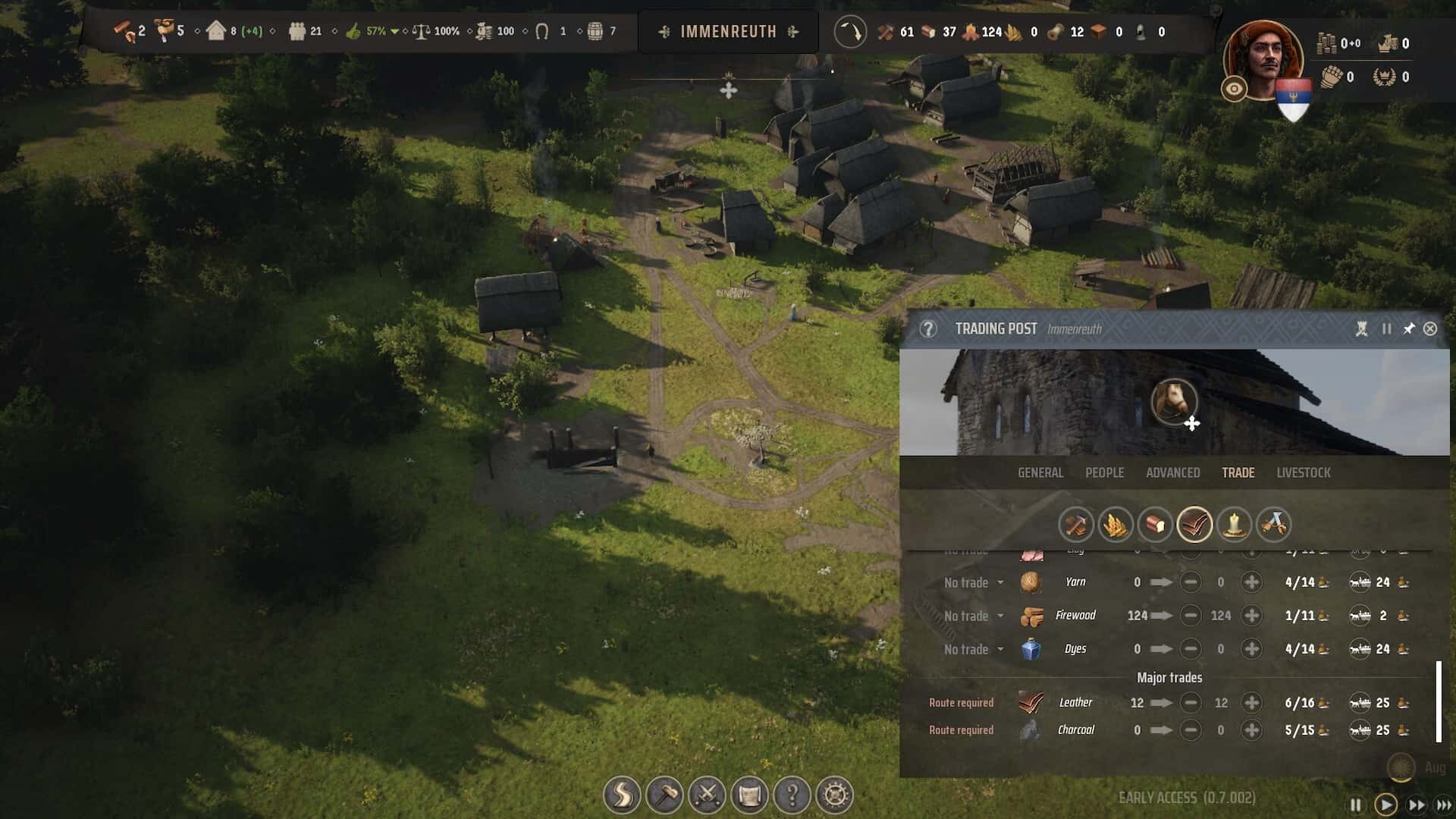Screen dimensions: 1456x819
Task: Show the Livestock tab
Action: point(1303,472)
